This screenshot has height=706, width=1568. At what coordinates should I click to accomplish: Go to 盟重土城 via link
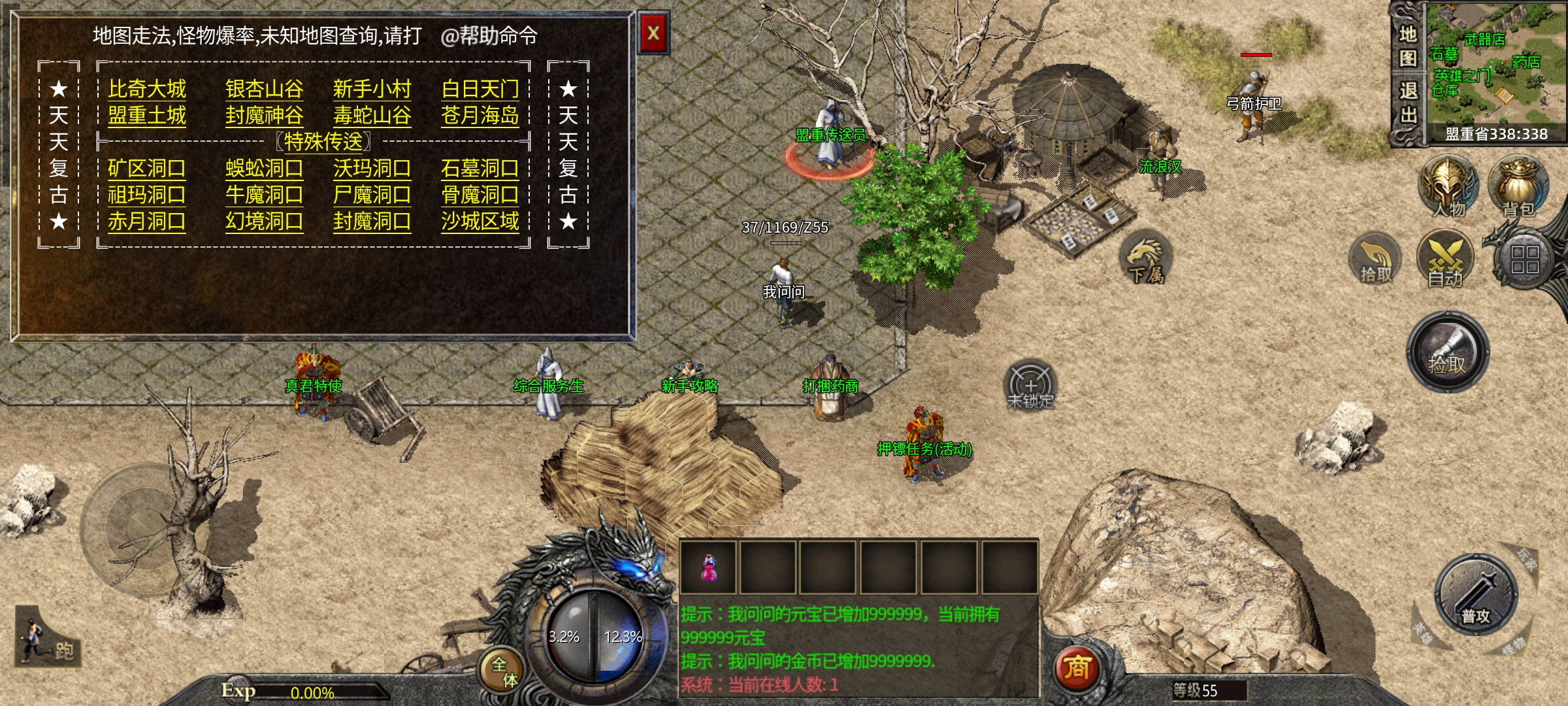tap(147, 116)
